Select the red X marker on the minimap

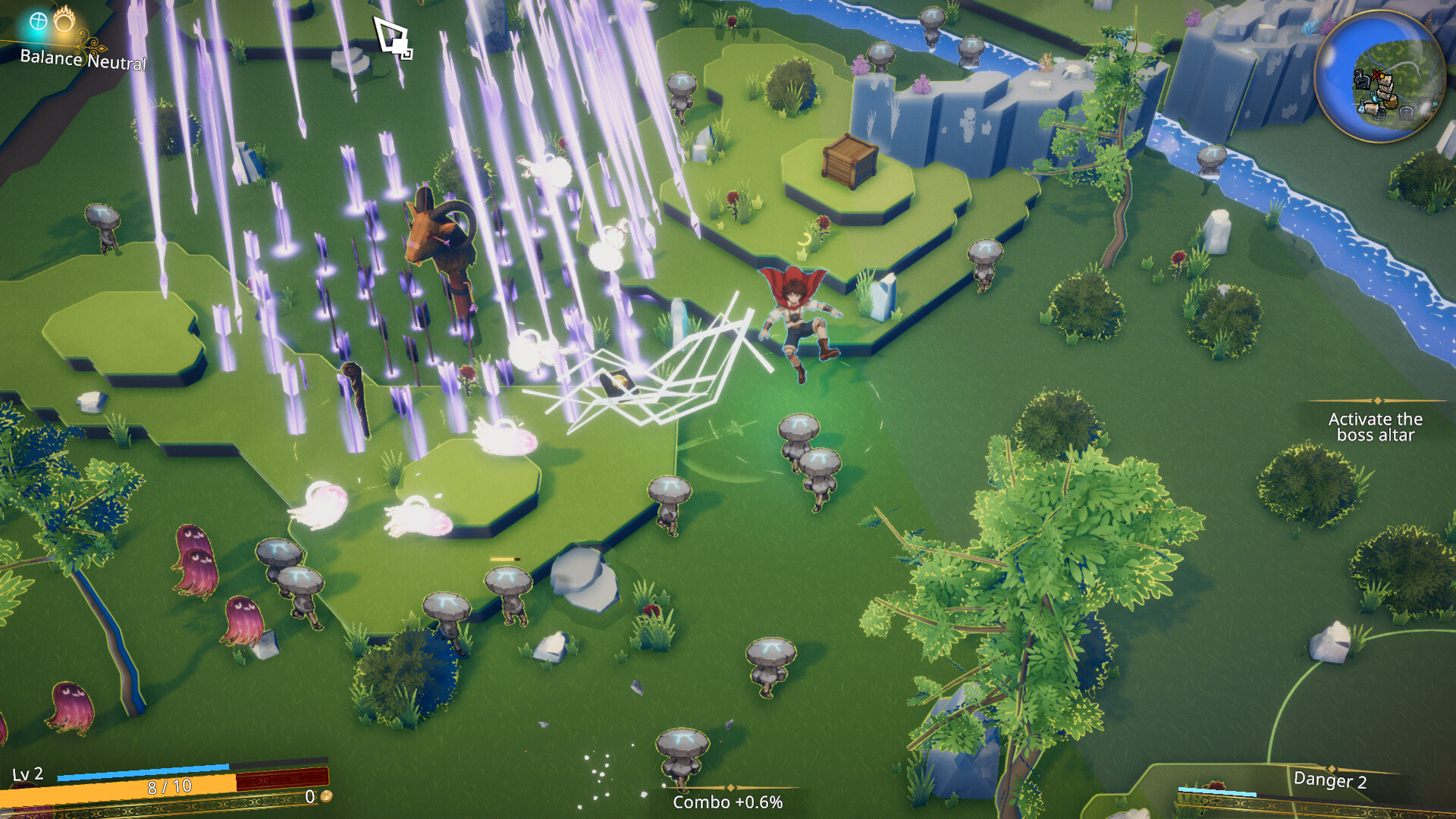pos(1376,74)
